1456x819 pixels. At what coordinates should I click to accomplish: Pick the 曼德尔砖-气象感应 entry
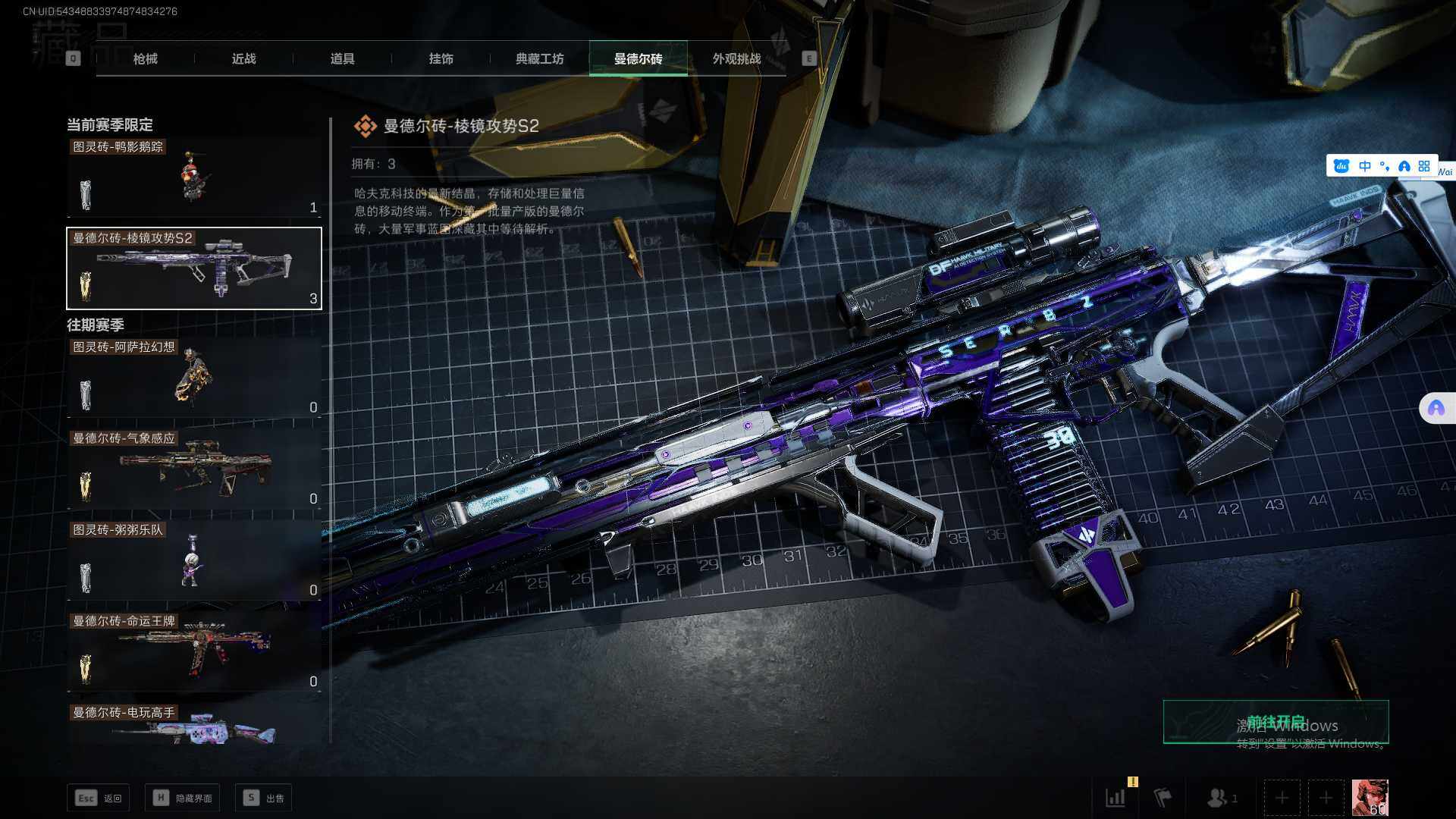194,469
